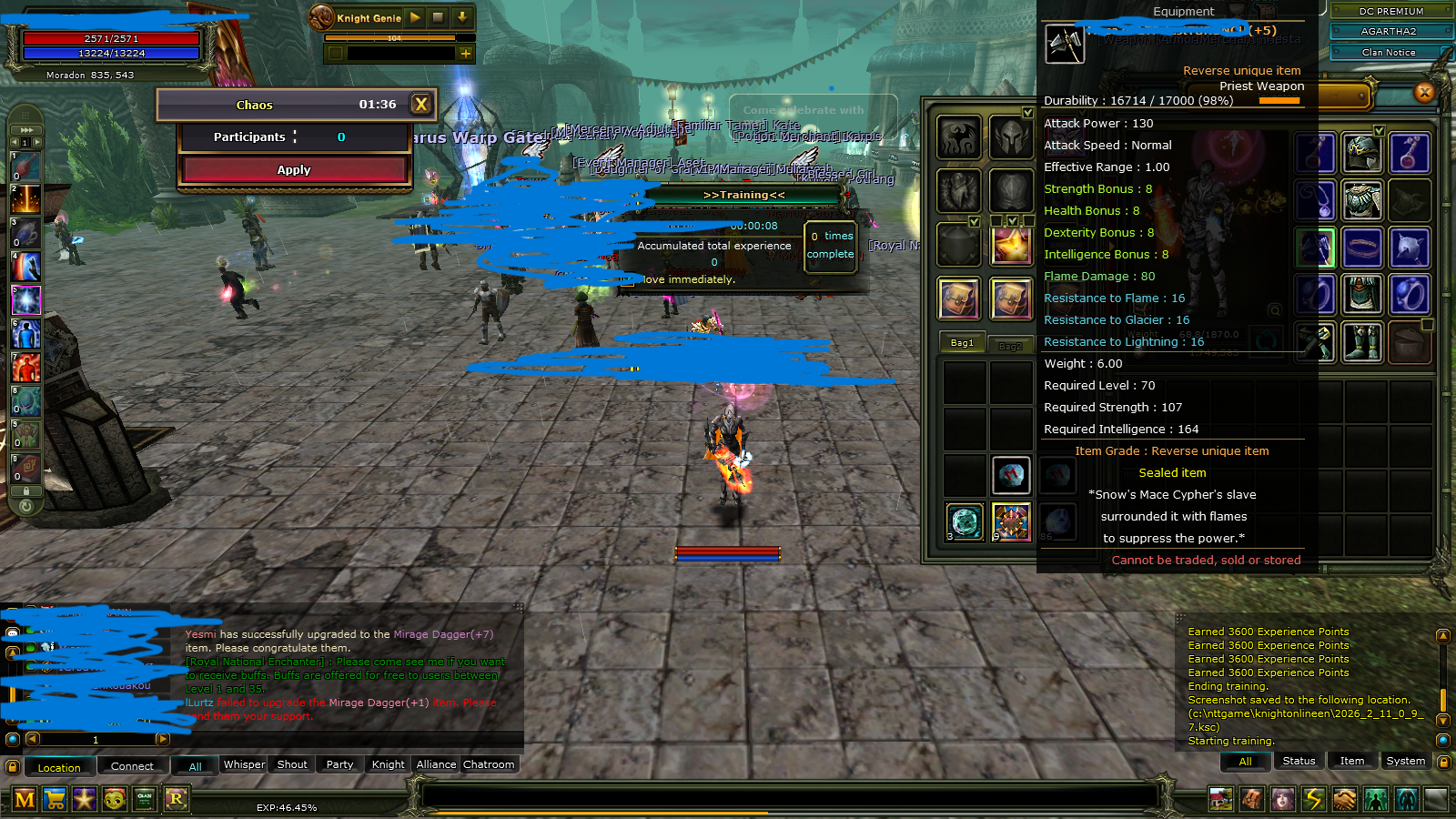Open trading via the handshake icon

[x=1345, y=798]
